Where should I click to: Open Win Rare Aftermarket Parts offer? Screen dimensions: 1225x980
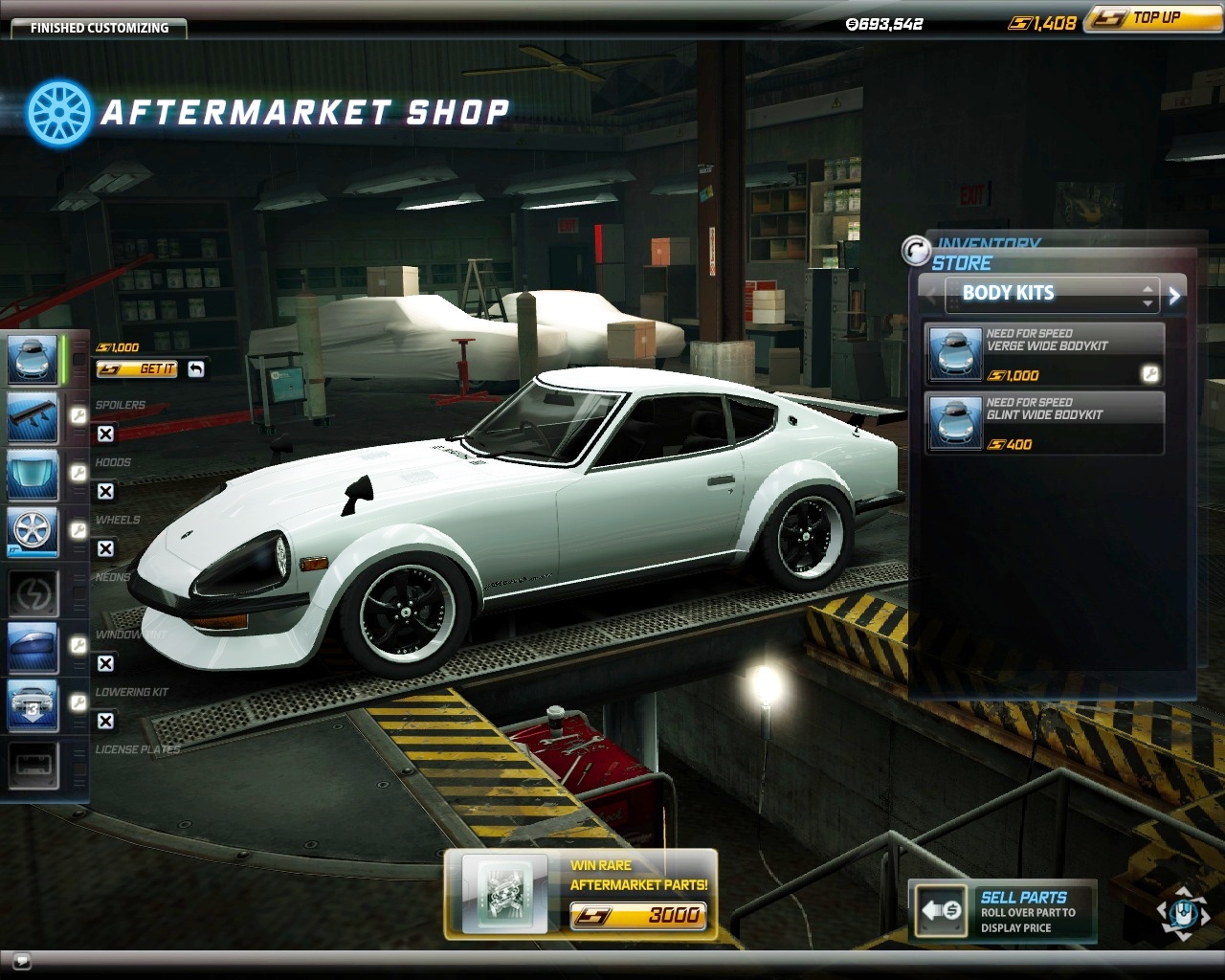coord(581,892)
